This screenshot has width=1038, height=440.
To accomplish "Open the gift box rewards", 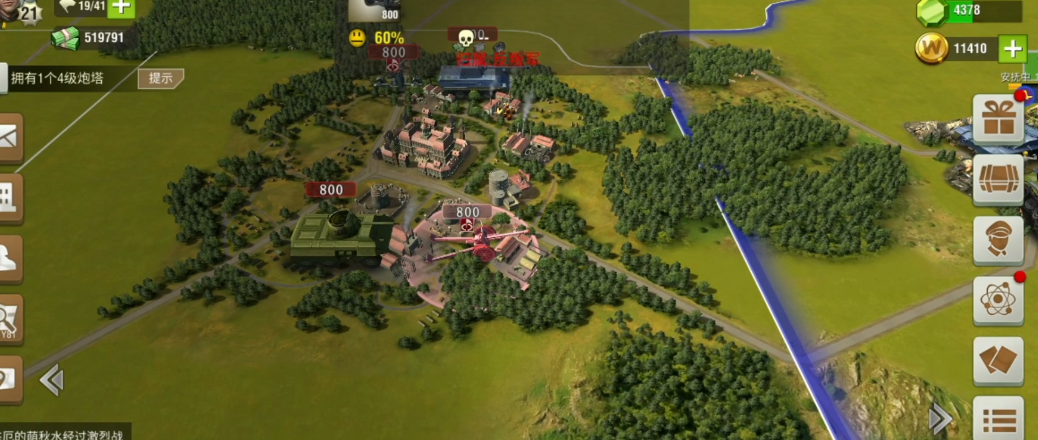I will pyautogui.click(x=998, y=120).
